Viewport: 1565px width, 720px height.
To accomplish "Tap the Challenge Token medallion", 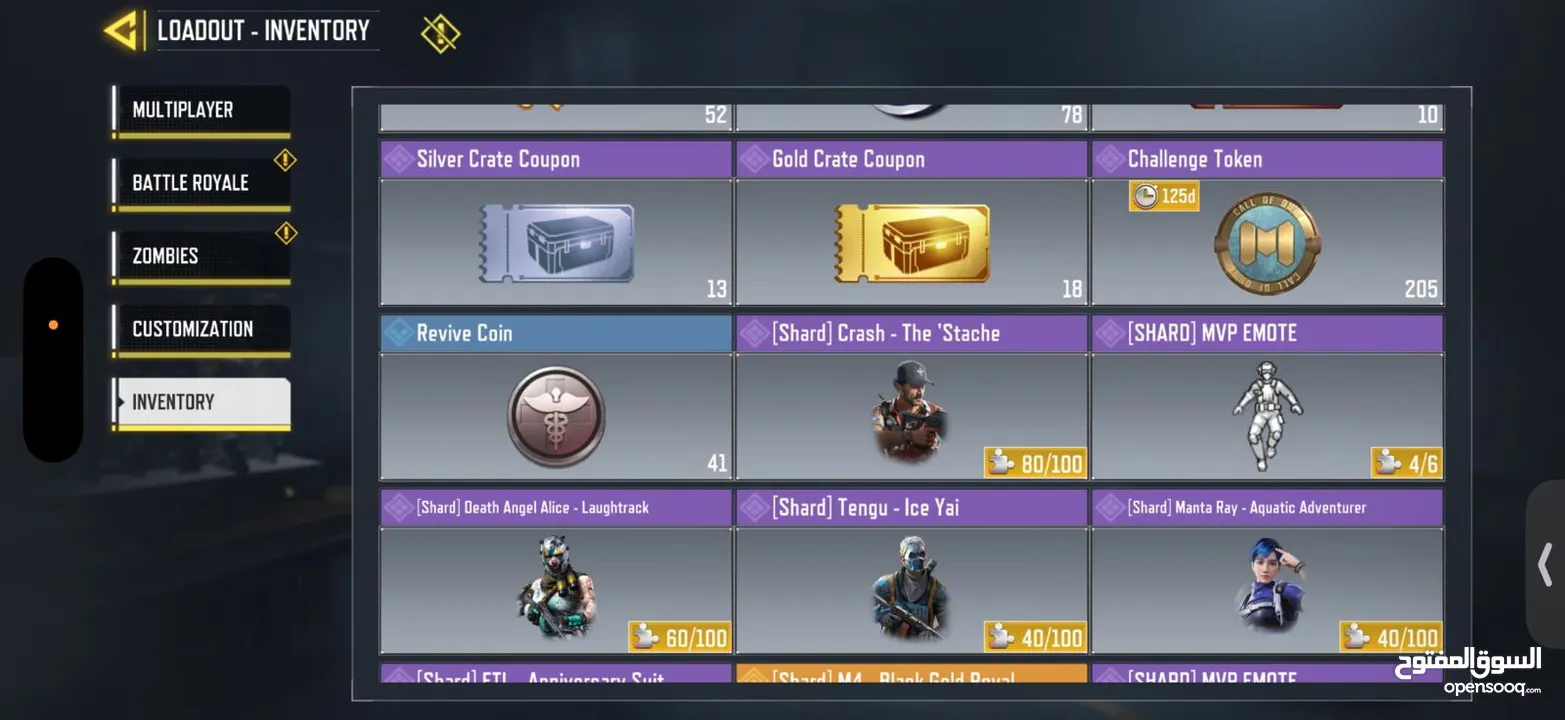I will tap(1266, 243).
